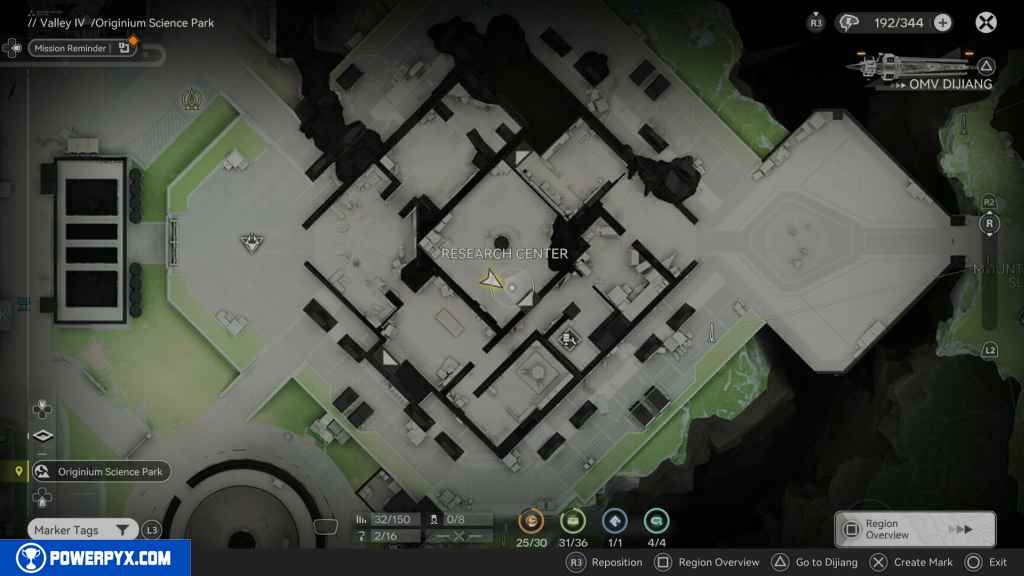Image resolution: width=1024 pixels, height=576 pixels.
Task: Select the winged emblem marker on the plaza
Action: [x=250, y=241]
